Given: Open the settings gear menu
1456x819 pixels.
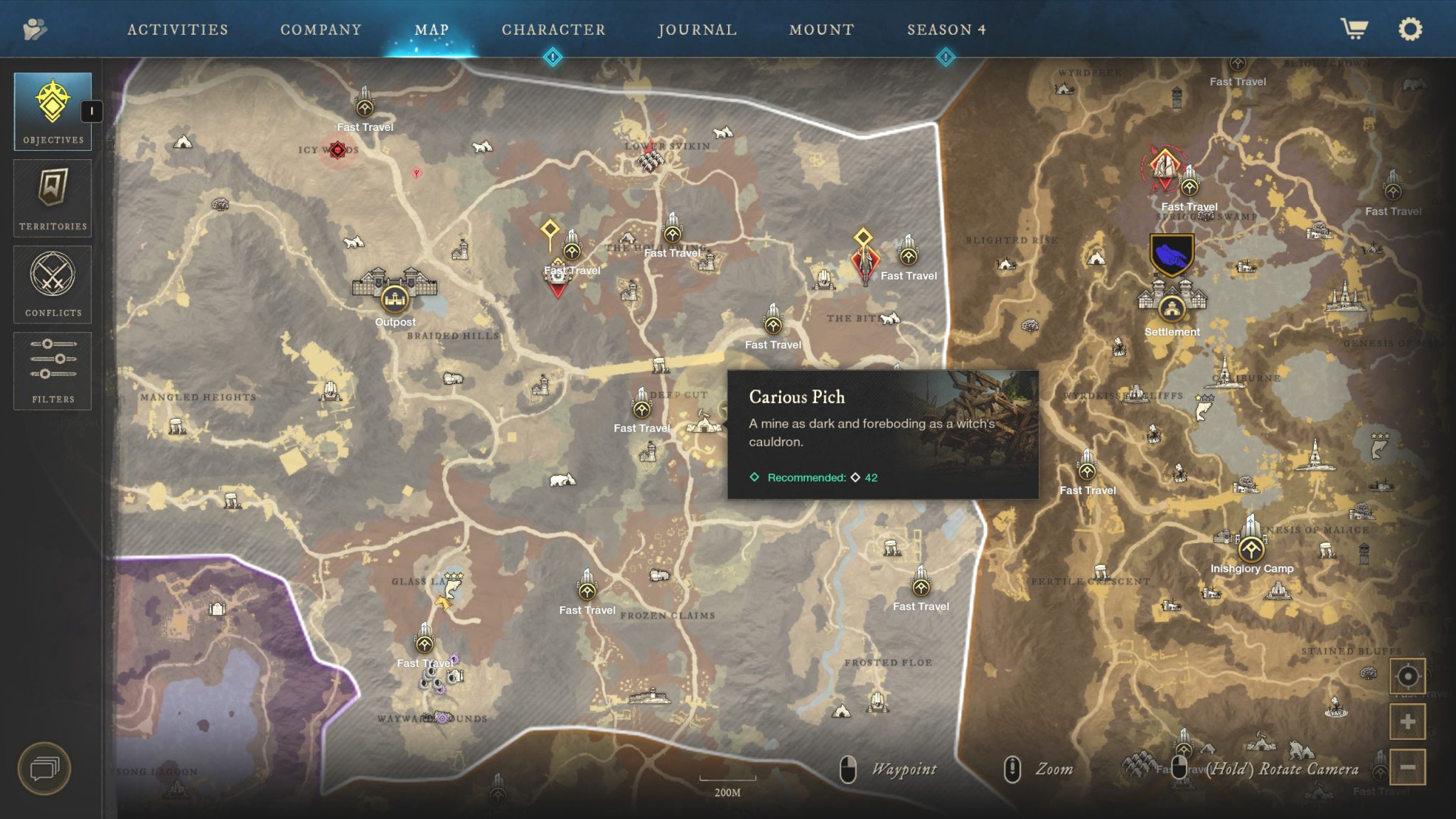Looking at the screenshot, I should [x=1410, y=30].
